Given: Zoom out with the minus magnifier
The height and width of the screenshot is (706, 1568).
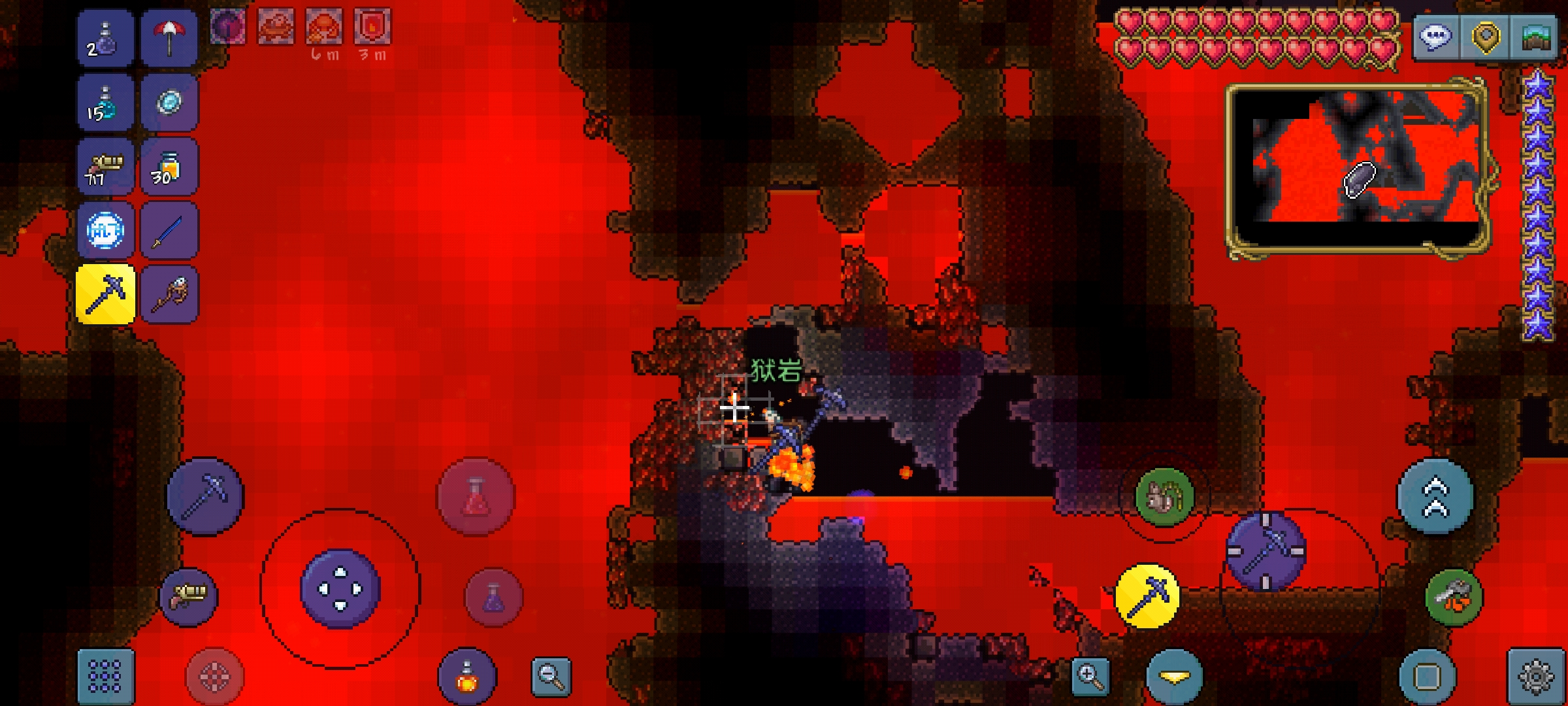Looking at the screenshot, I should [551, 676].
